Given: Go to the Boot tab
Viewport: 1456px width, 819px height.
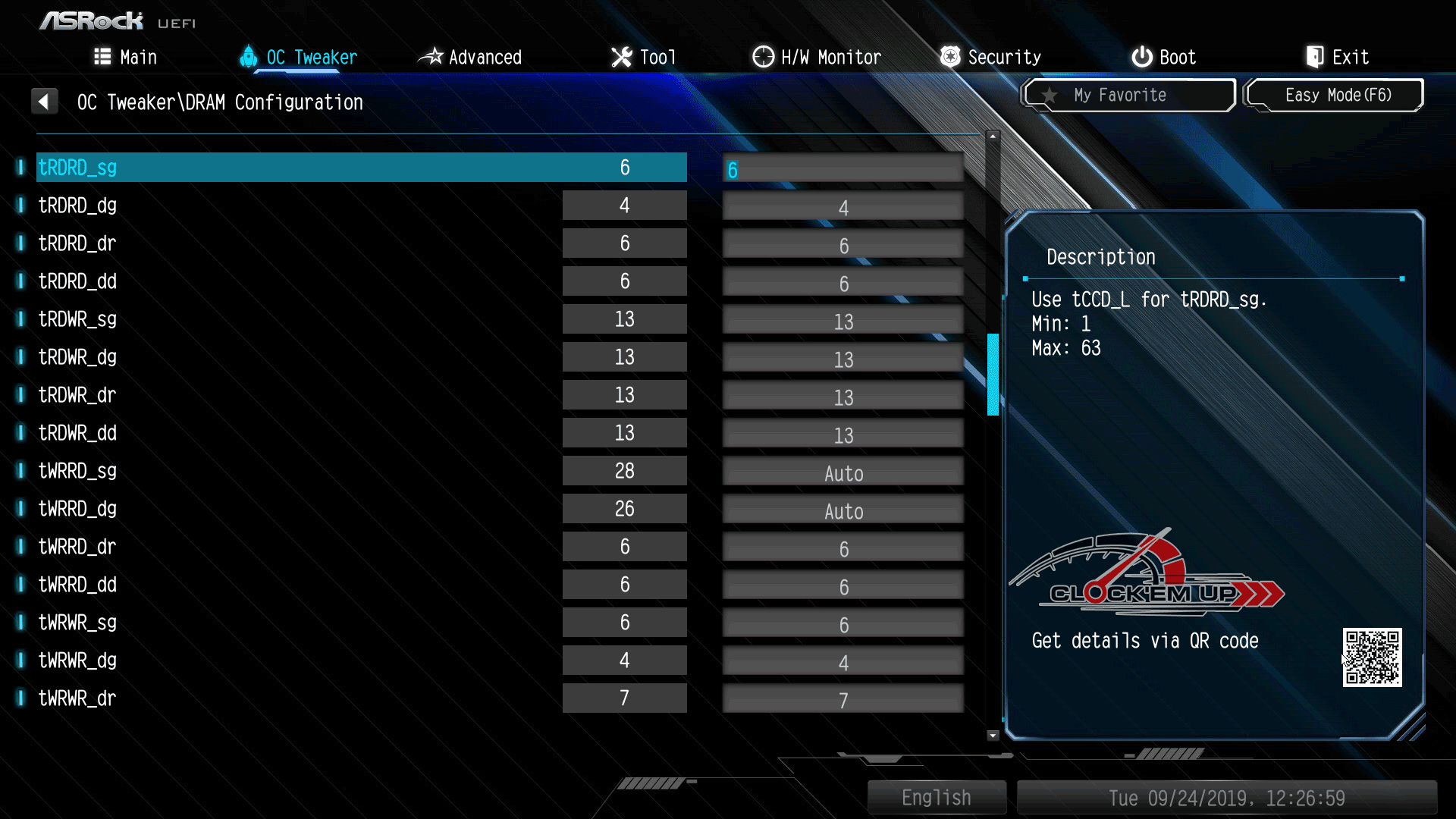Looking at the screenshot, I should (1163, 58).
